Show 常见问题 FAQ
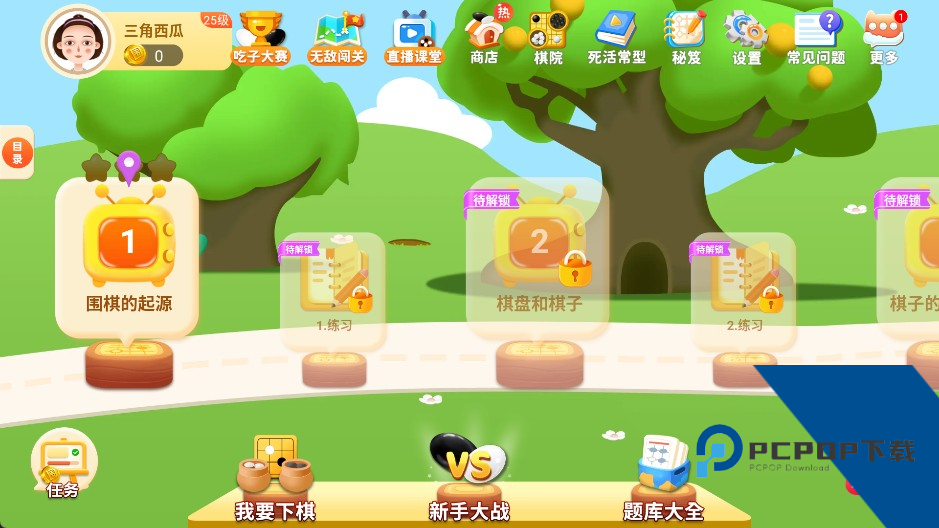The height and width of the screenshot is (528, 939). click(815, 37)
